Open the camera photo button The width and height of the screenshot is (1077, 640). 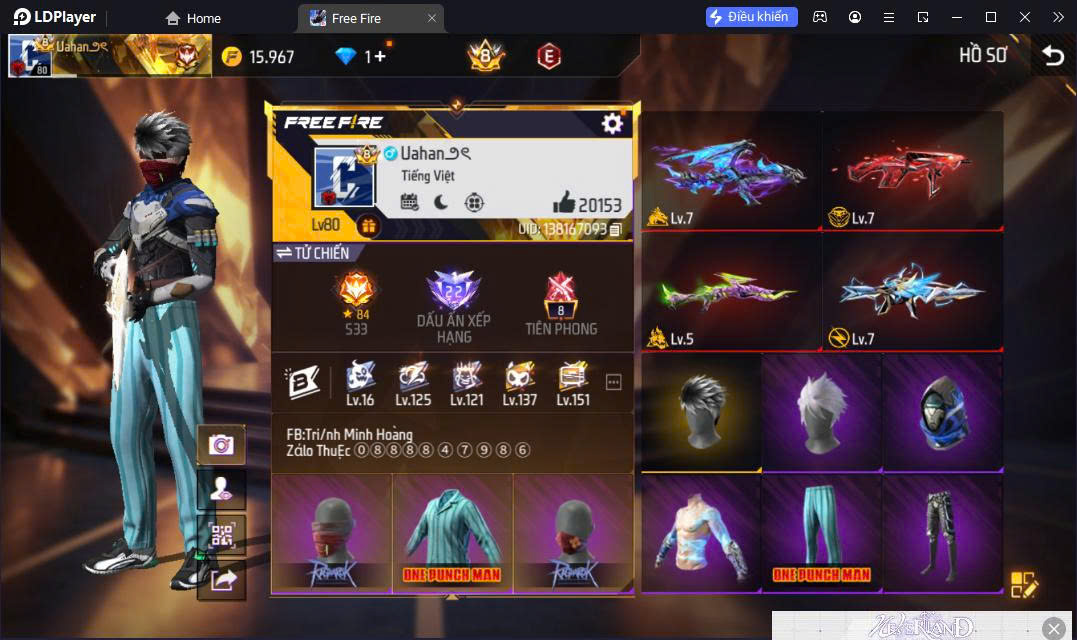[x=221, y=445]
